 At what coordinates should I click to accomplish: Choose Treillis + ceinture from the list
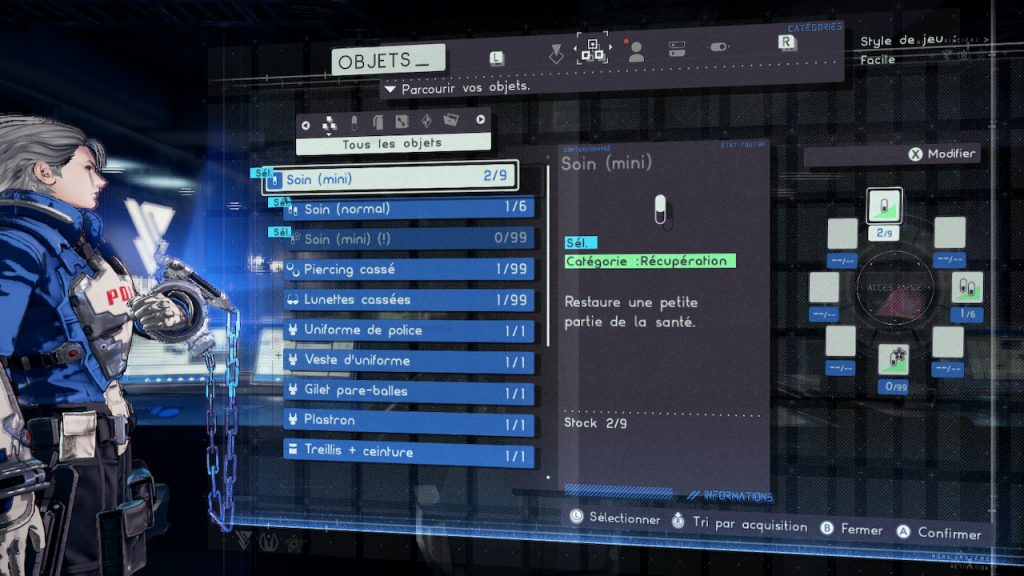coord(407,452)
